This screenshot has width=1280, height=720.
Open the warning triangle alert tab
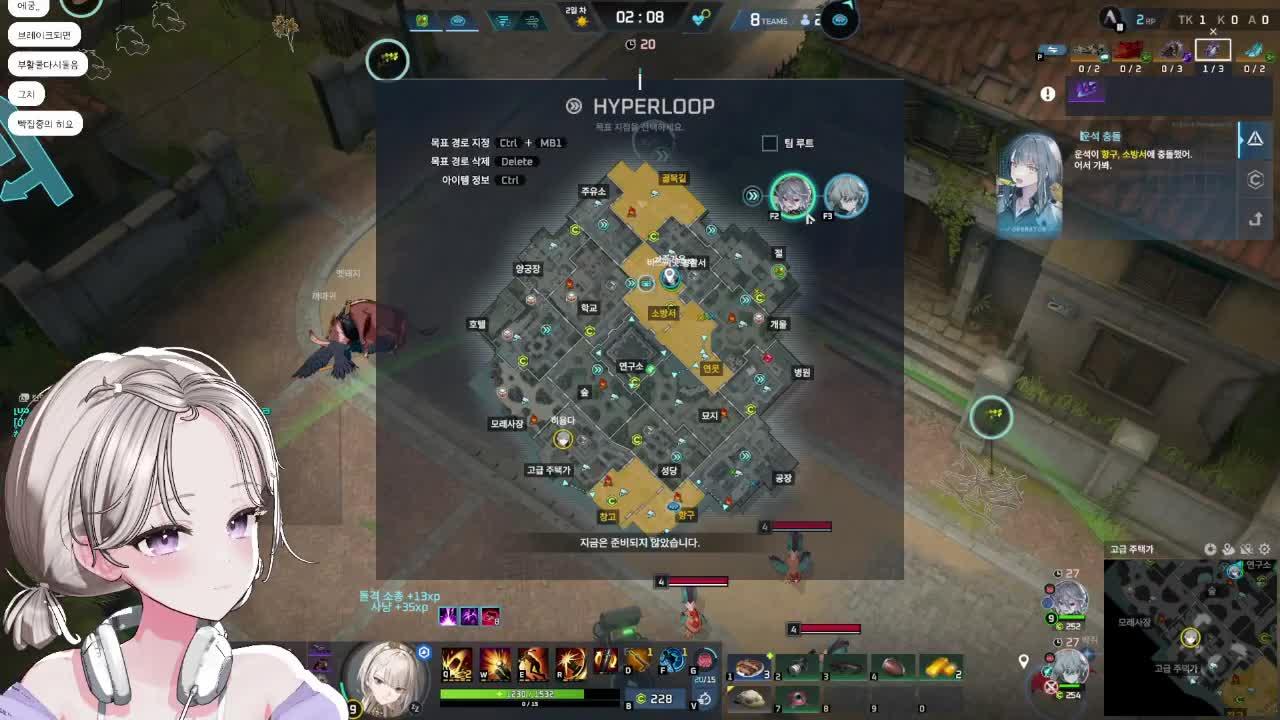pyautogui.click(x=1256, y=139)
